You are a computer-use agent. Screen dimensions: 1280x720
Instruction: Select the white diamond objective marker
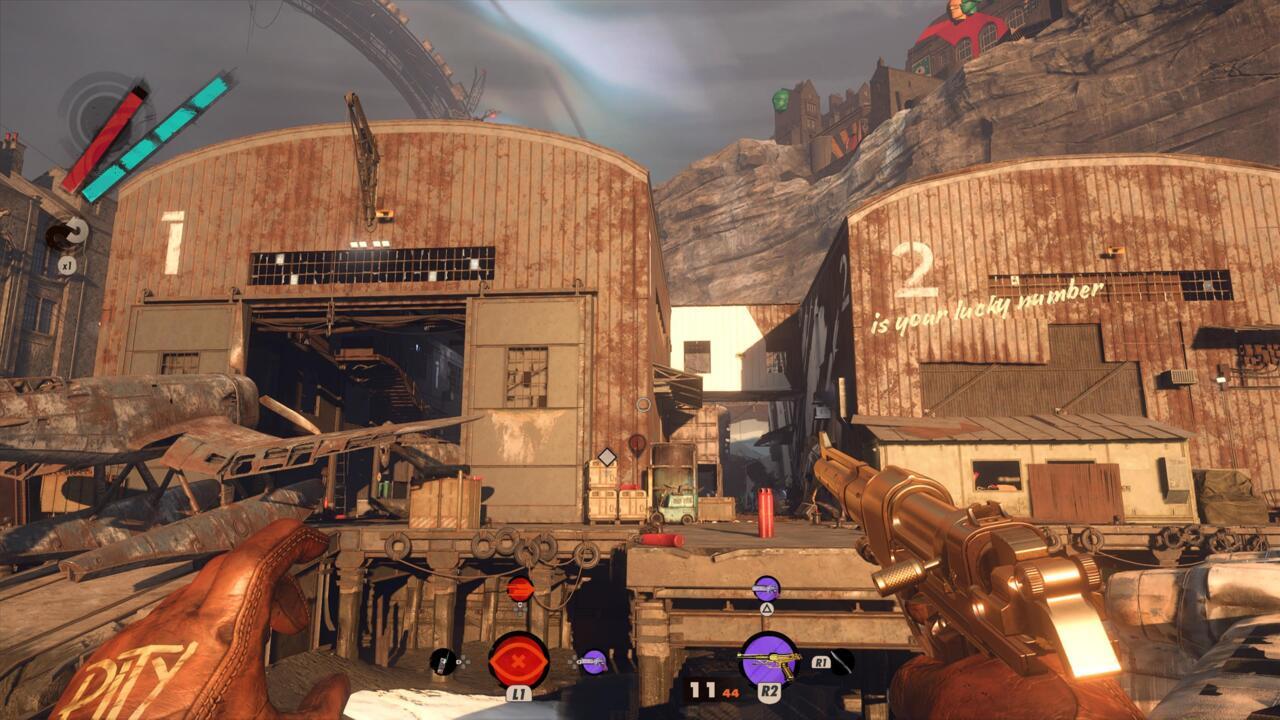[606, 457]
